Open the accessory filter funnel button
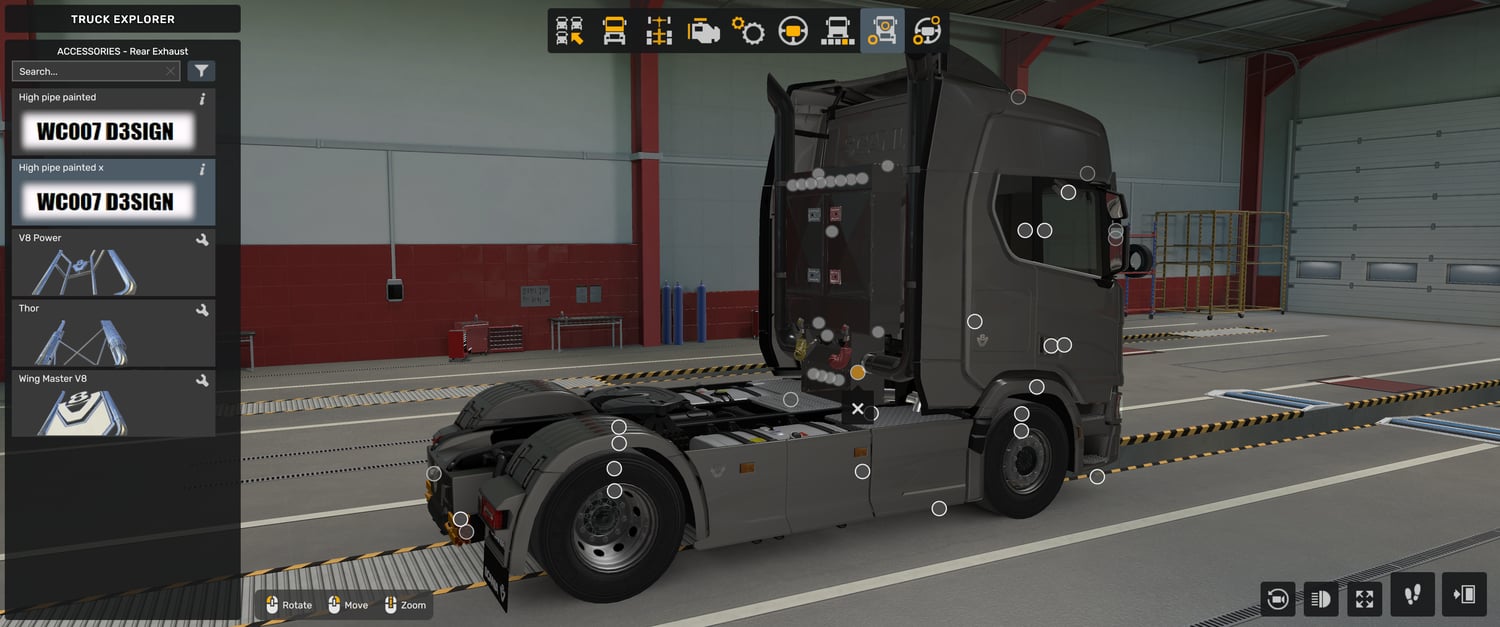Screen dimensions: 1500x627 [201, 71]
